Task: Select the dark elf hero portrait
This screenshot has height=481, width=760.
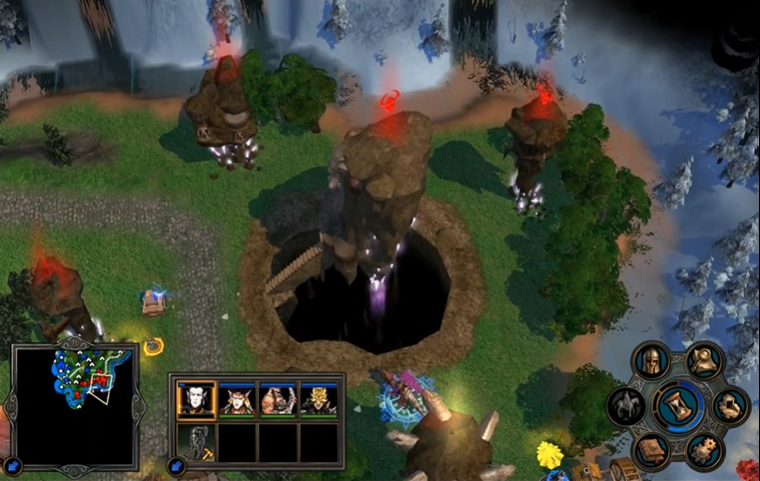Action: point(195,400)
